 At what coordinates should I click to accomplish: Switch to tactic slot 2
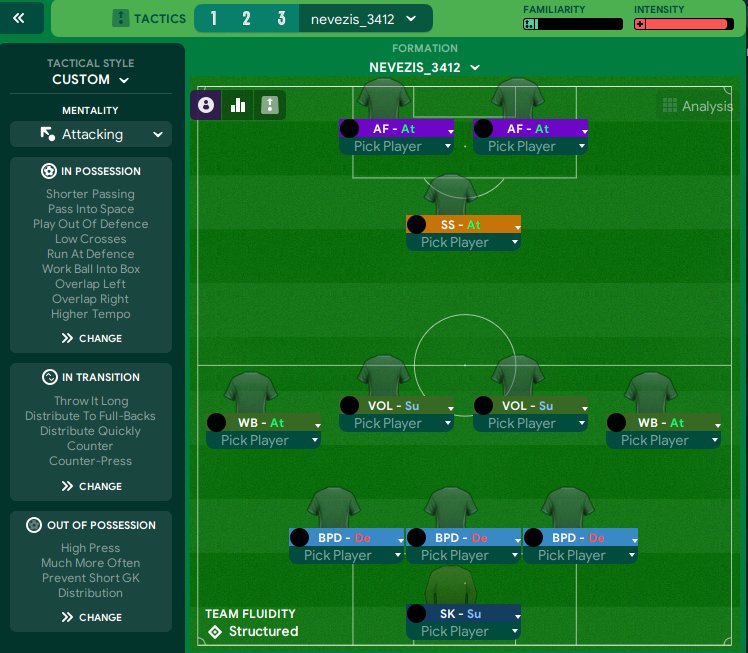[x=246, y=18]
